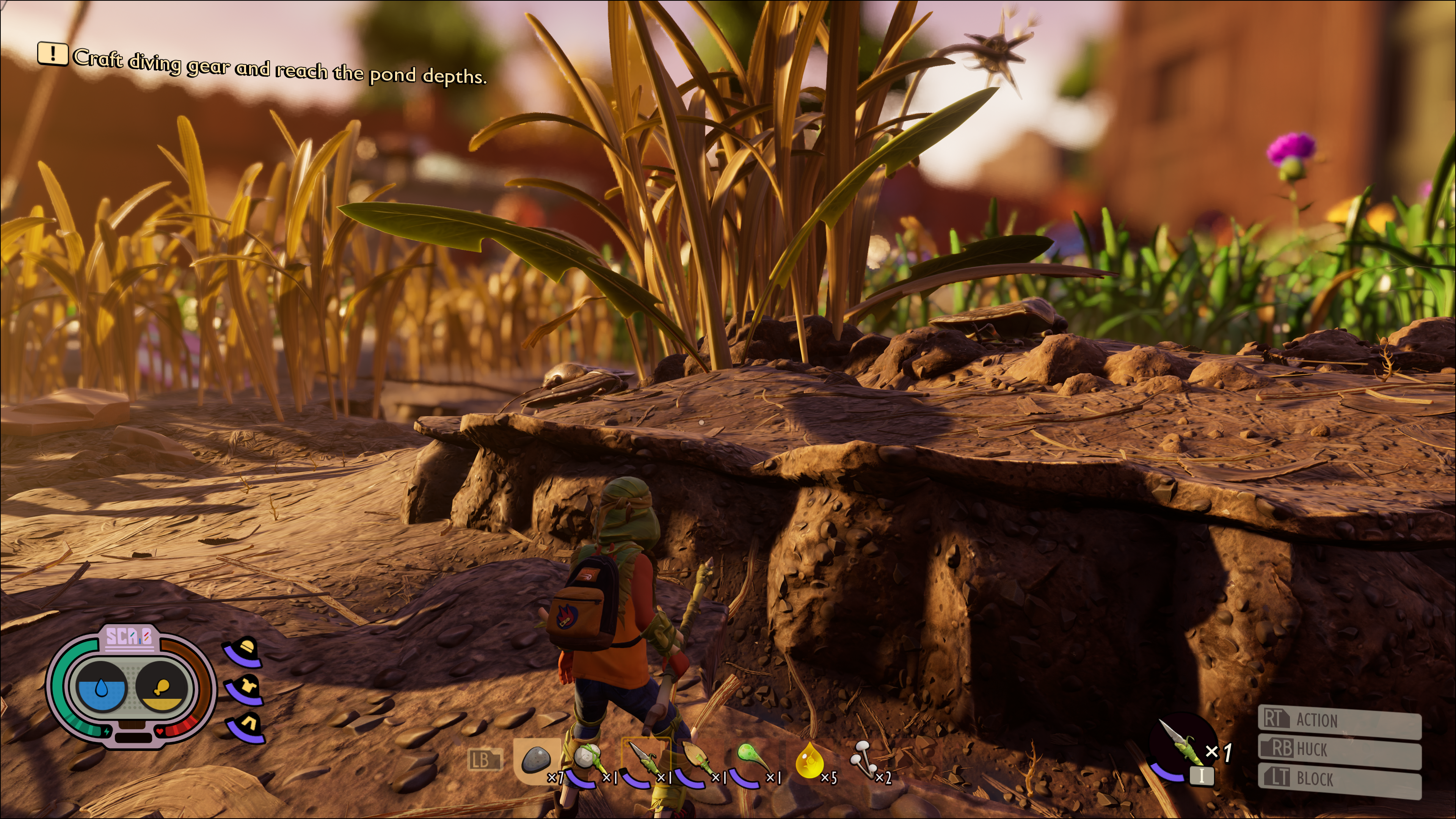Select the pebble stack in the hotbar
The height and width of the screenshot is (819, 1456).
click(x=536, y=760)
